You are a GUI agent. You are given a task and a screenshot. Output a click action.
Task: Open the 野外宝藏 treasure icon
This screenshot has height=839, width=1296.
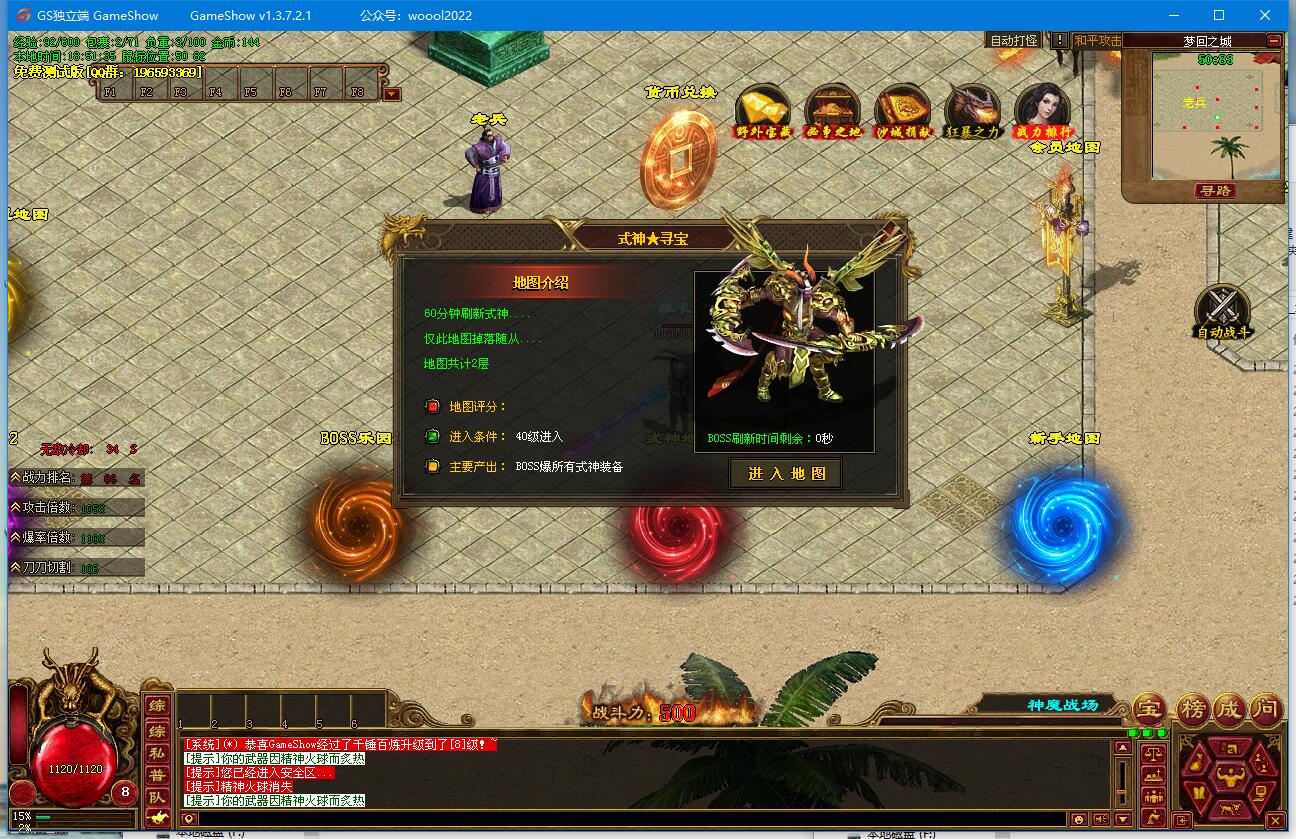[762, 110]
